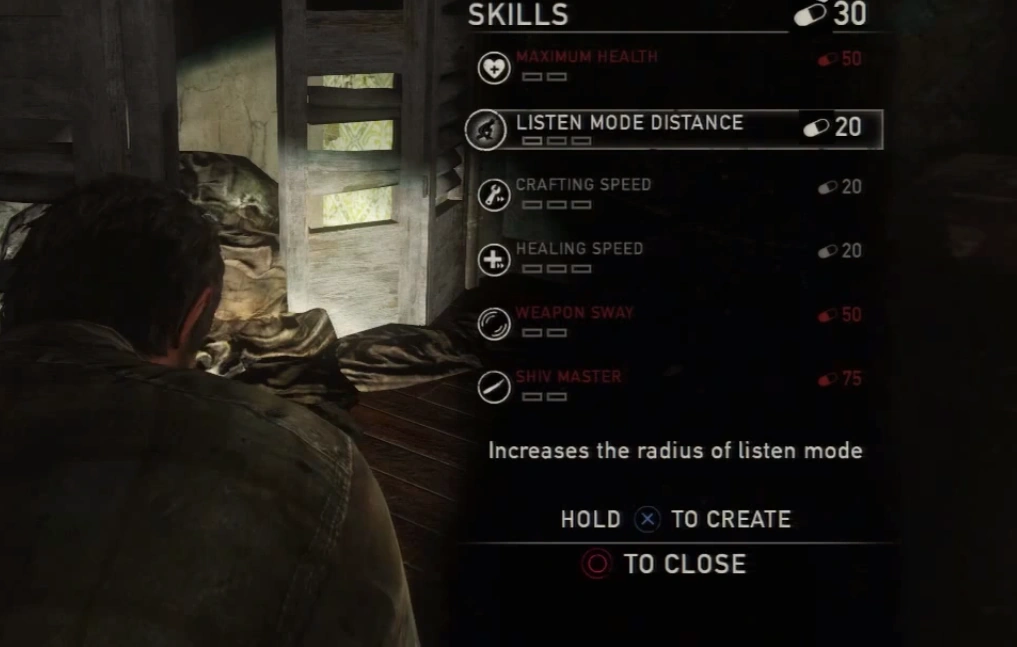
Task: Select the Crafting Speed skill
Action: [x=583, y=185]
